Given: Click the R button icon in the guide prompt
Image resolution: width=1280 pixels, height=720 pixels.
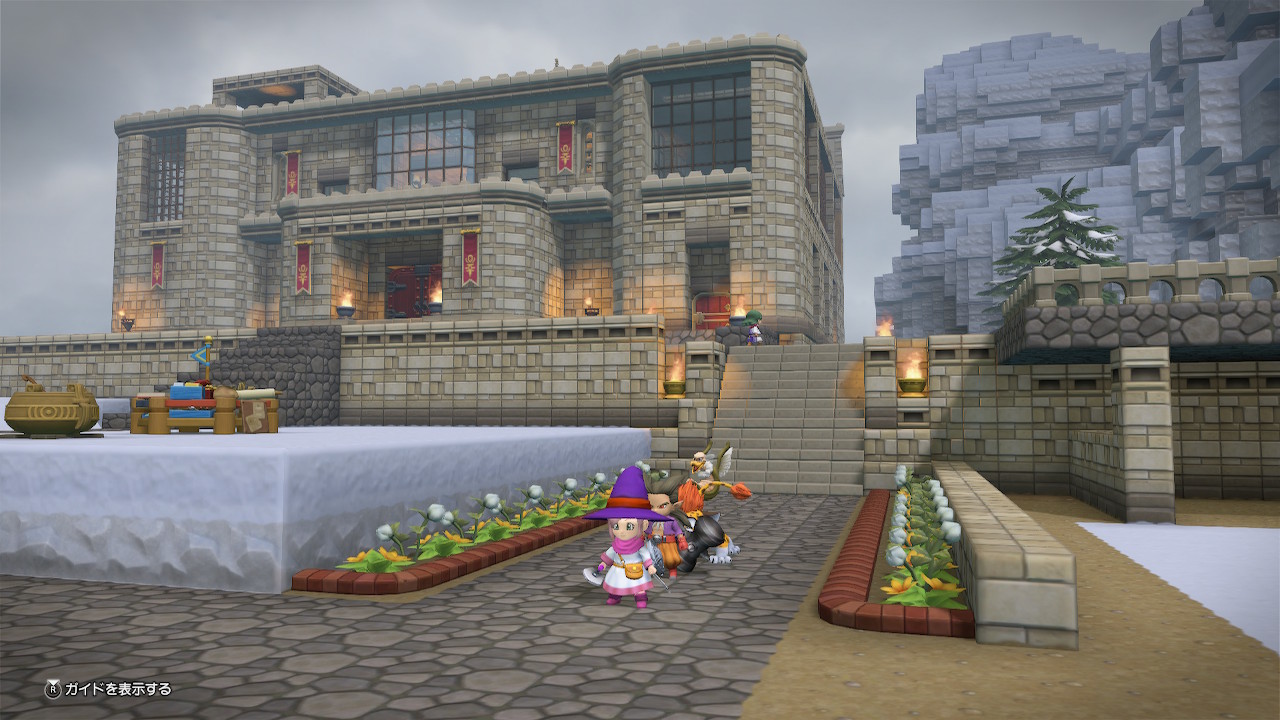Looking at the screenshot, I should 53,689.
